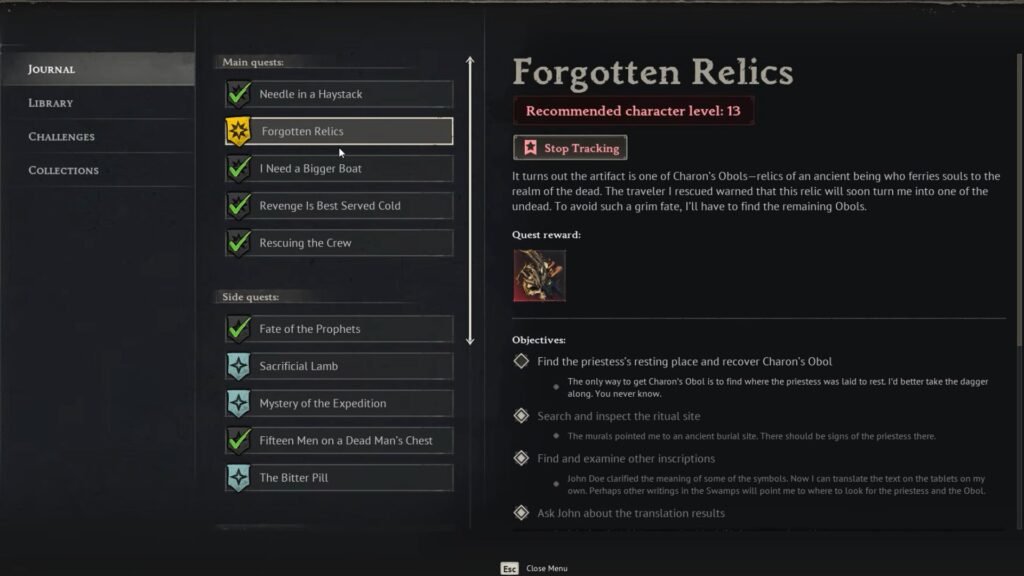Choose the Forgotten Relics quest entry
1024x576 pixels.
click(338, 131)
